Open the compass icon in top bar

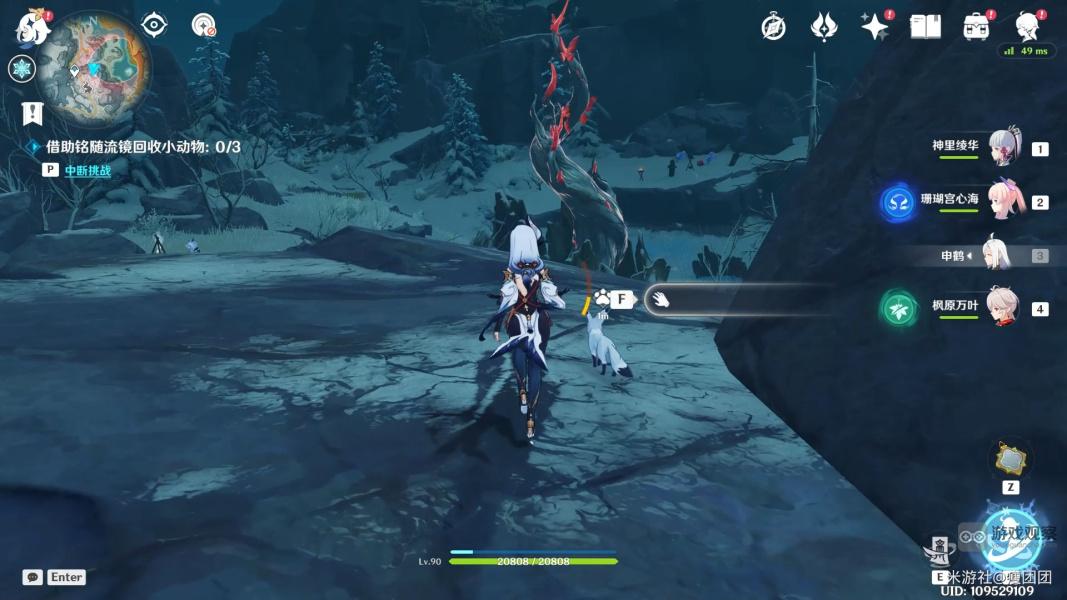click(x=773, y=27)
